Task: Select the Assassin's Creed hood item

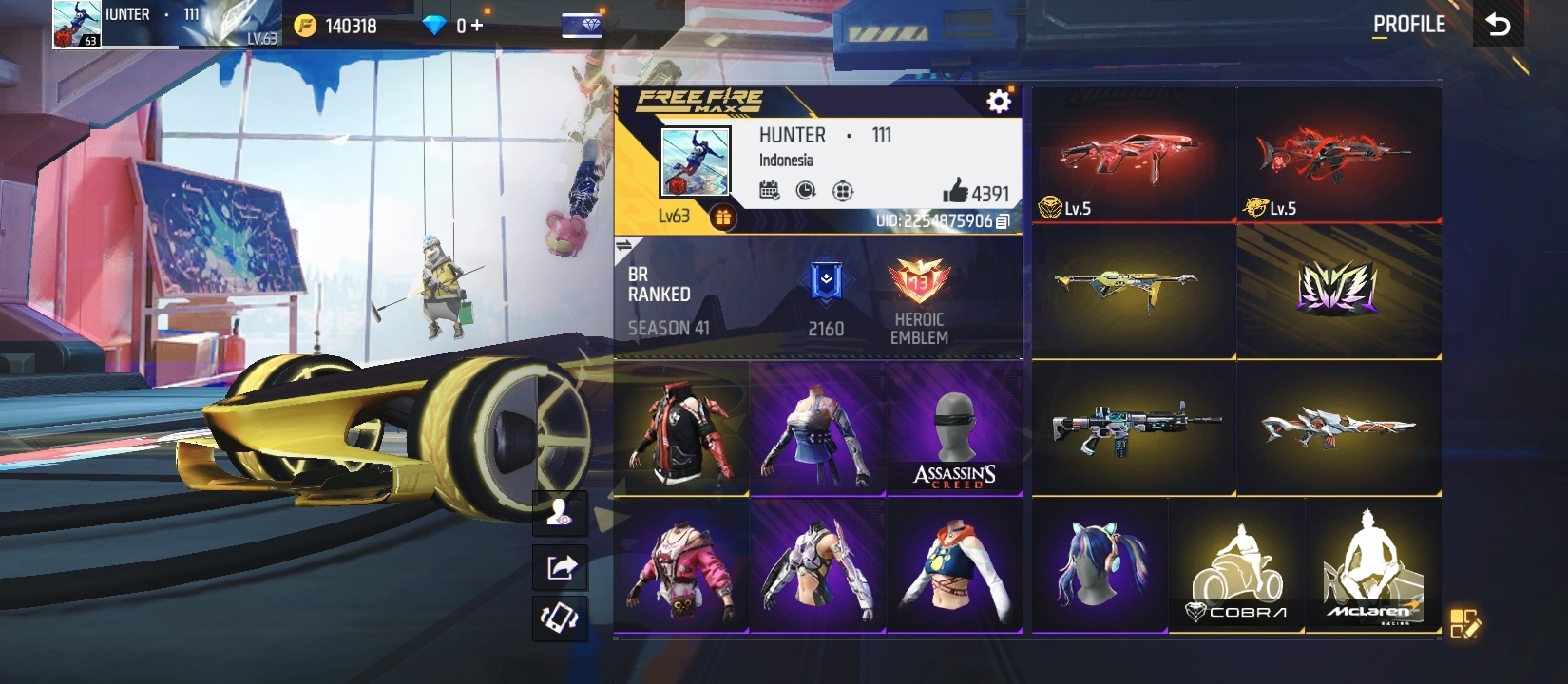Action: [x=954, y=427]
